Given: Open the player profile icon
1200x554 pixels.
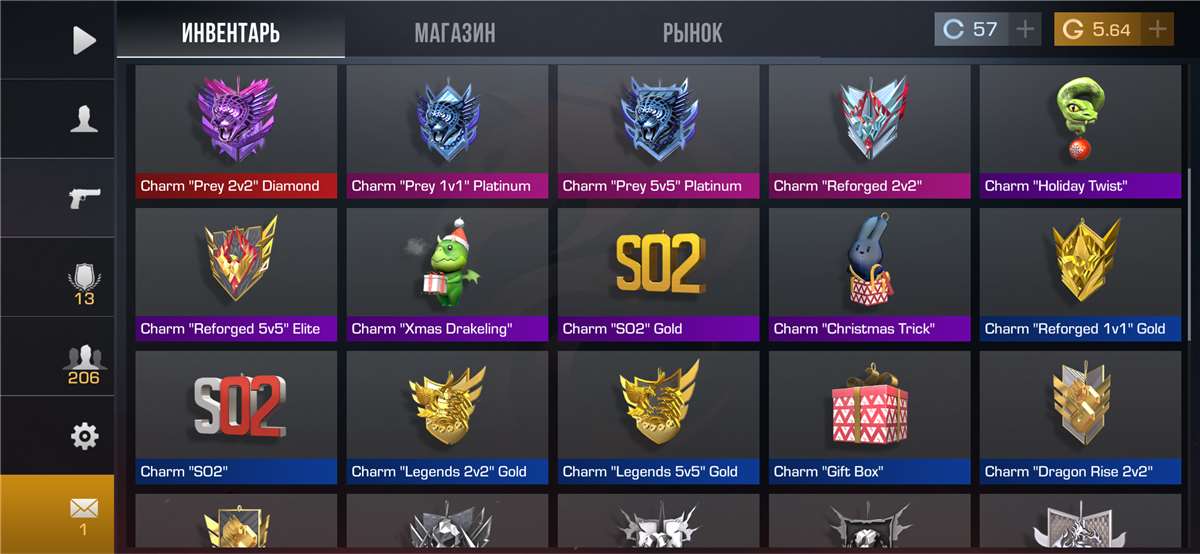Looking at the screenshot, I should [84, 120].
